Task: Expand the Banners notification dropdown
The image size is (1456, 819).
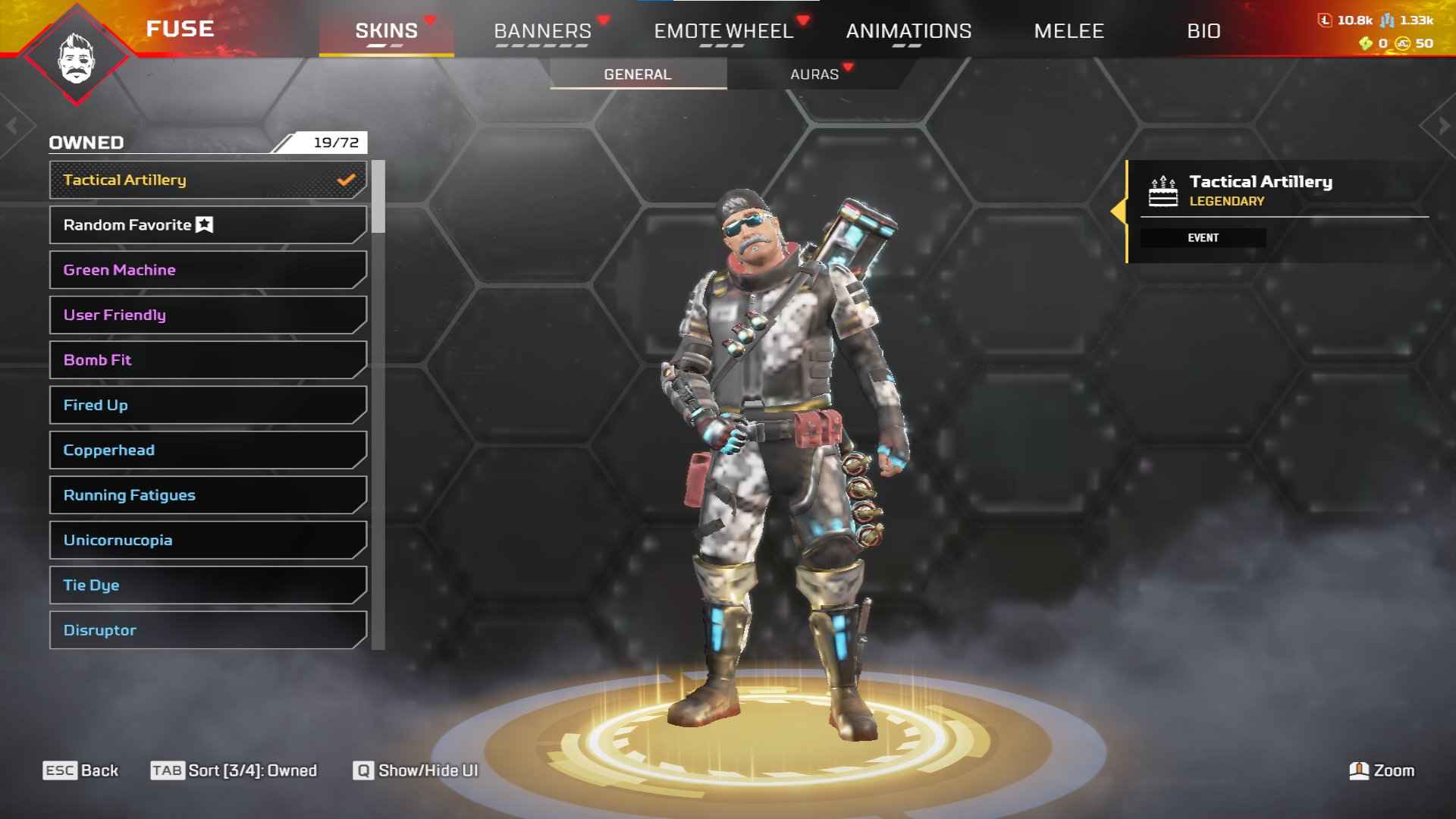Action: click(542, 30)
